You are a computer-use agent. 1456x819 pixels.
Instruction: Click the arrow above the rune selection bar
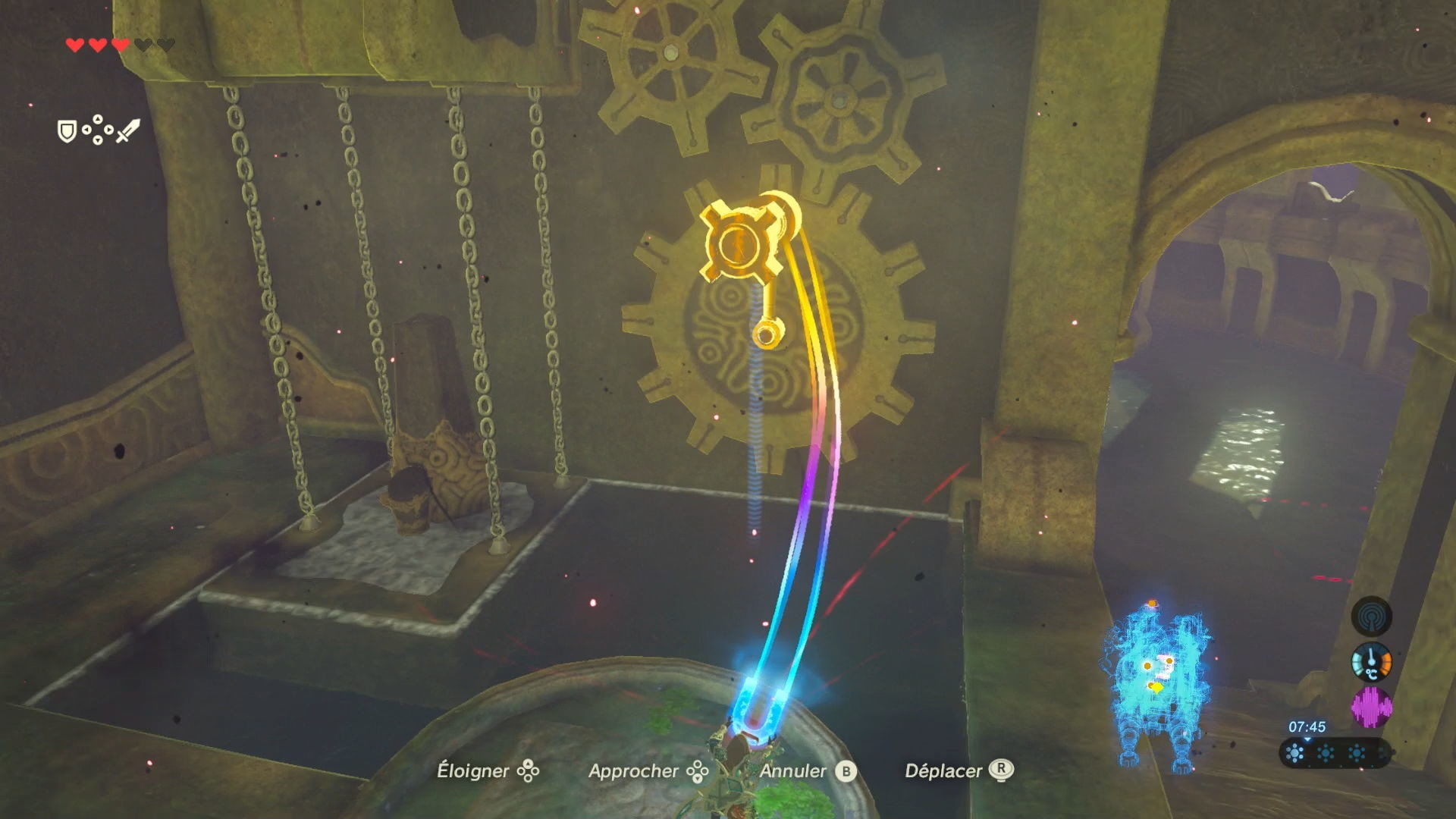pyautogui.click(x=1307, y=739)
